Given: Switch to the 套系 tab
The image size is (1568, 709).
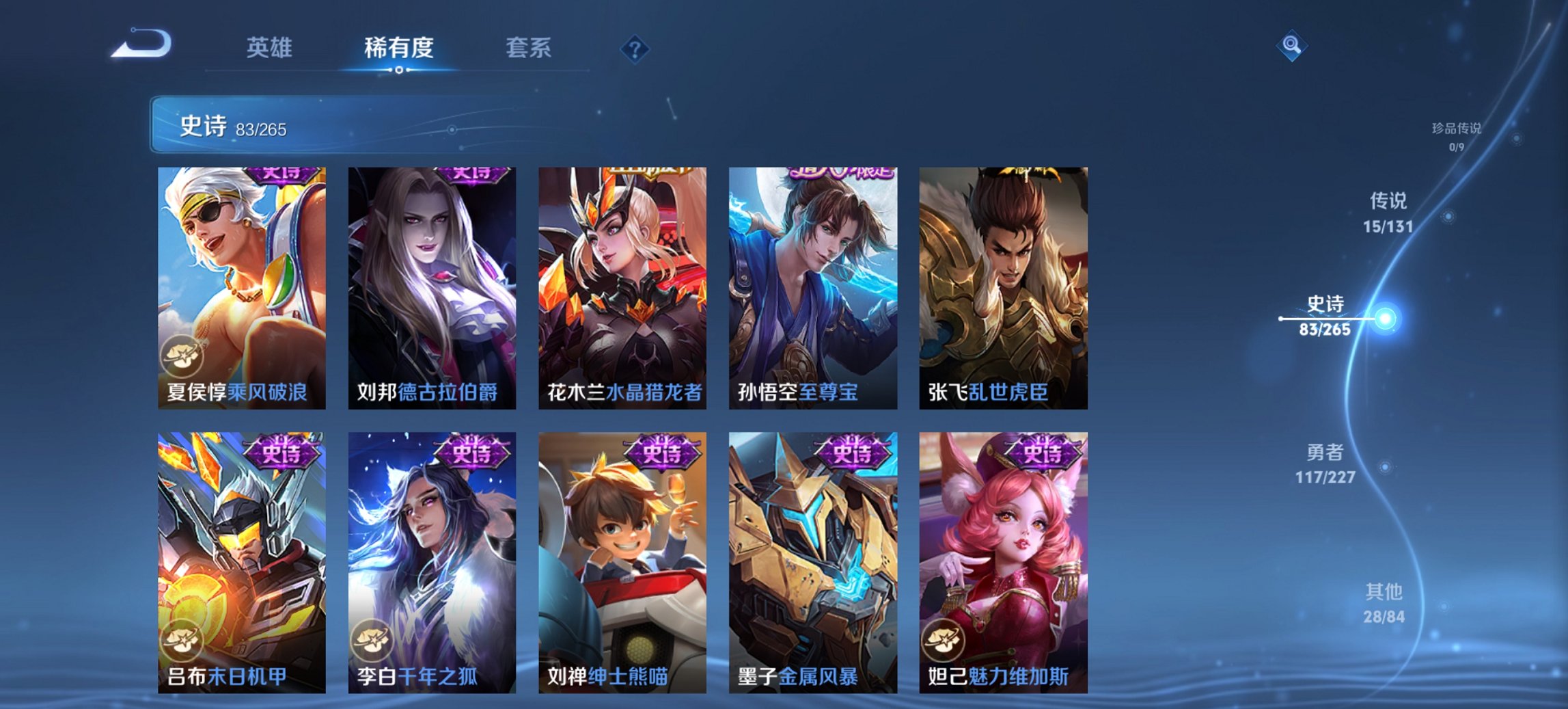Looking at the screenshot, I should coord(529,48).
